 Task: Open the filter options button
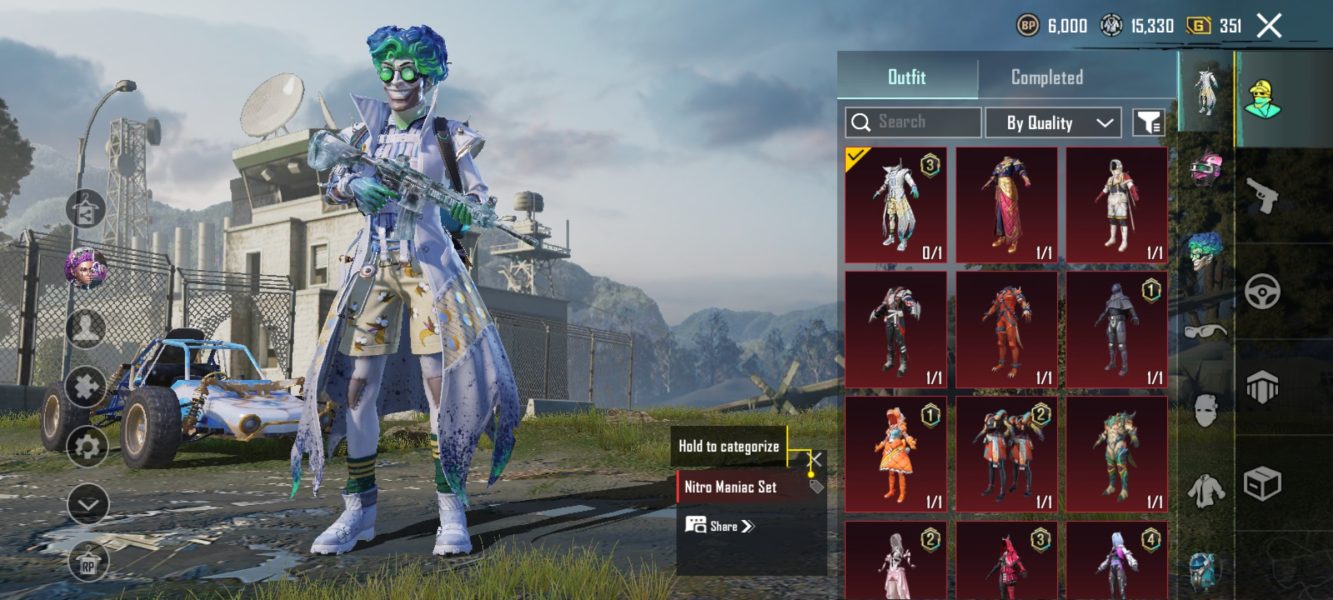point(1148,122)
